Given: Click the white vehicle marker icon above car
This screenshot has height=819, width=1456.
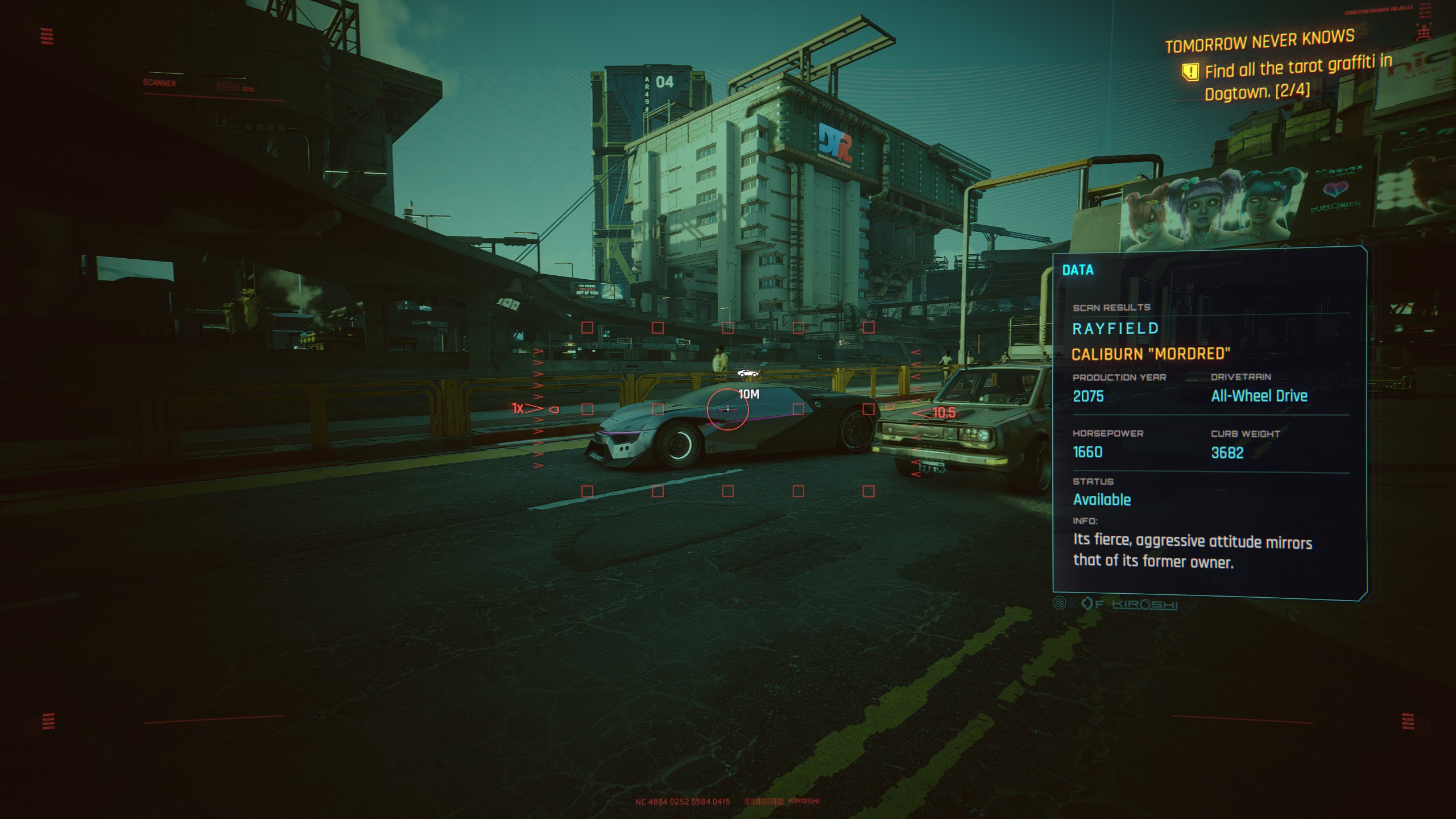Looking at the screenshot, I should coord(747,373).
